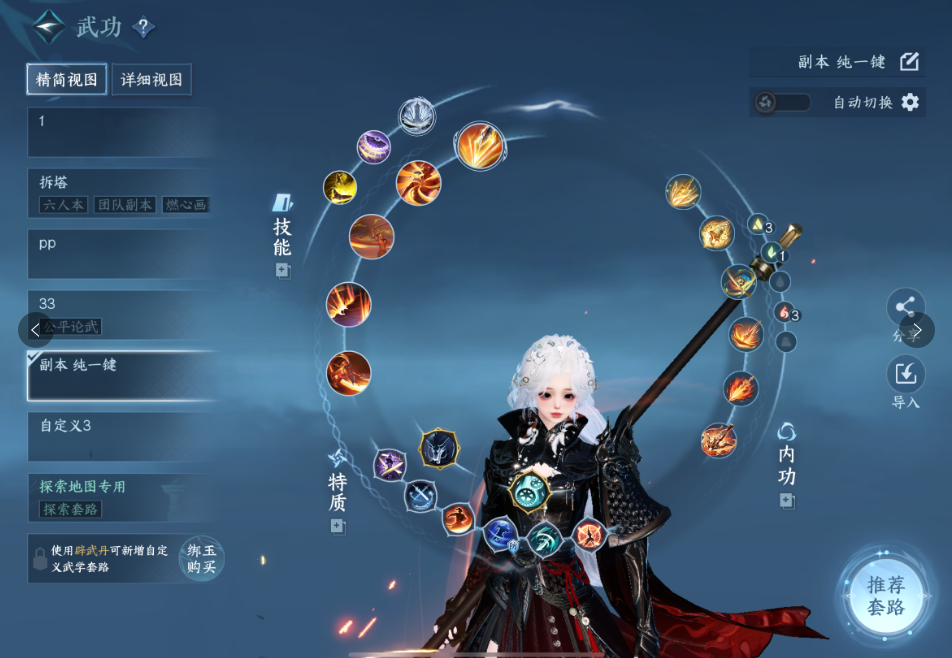Screen dimensions: 952x658
Task: Open the 自动切换 gear settings
Action: (x=910, y=102)
